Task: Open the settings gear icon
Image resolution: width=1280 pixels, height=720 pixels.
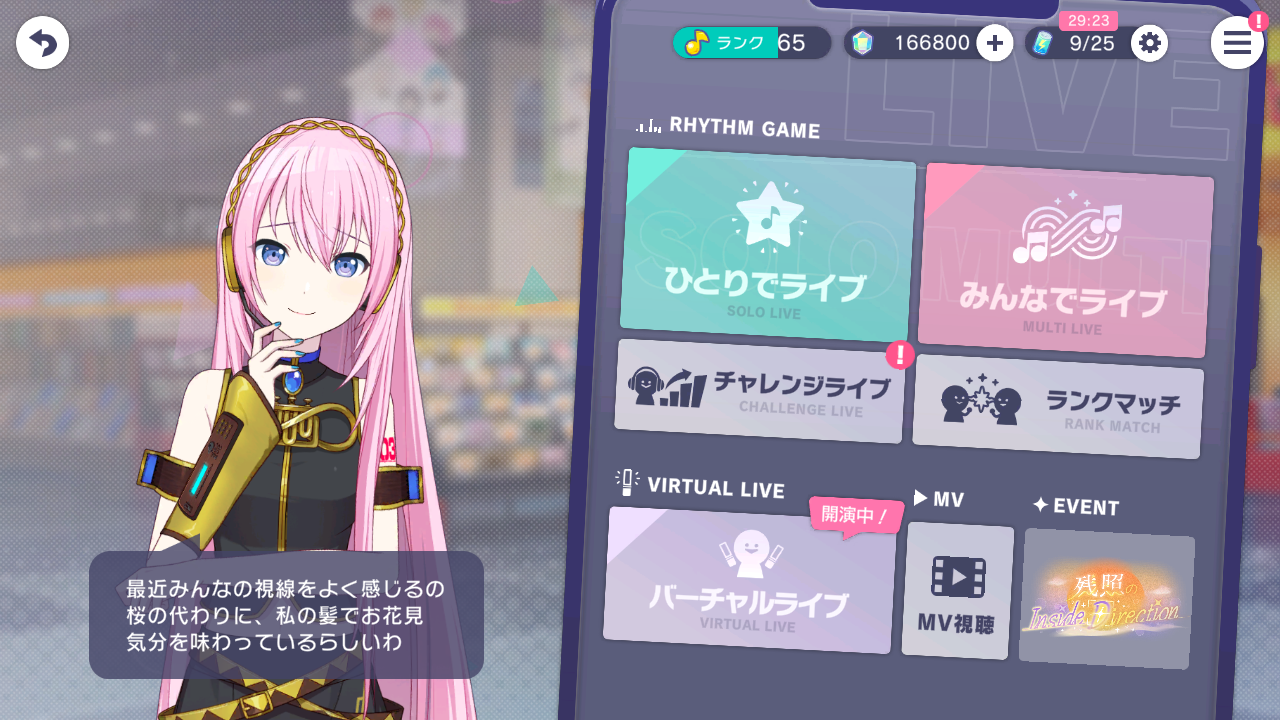Action: pyautogui.click(x=1149, y=43)
